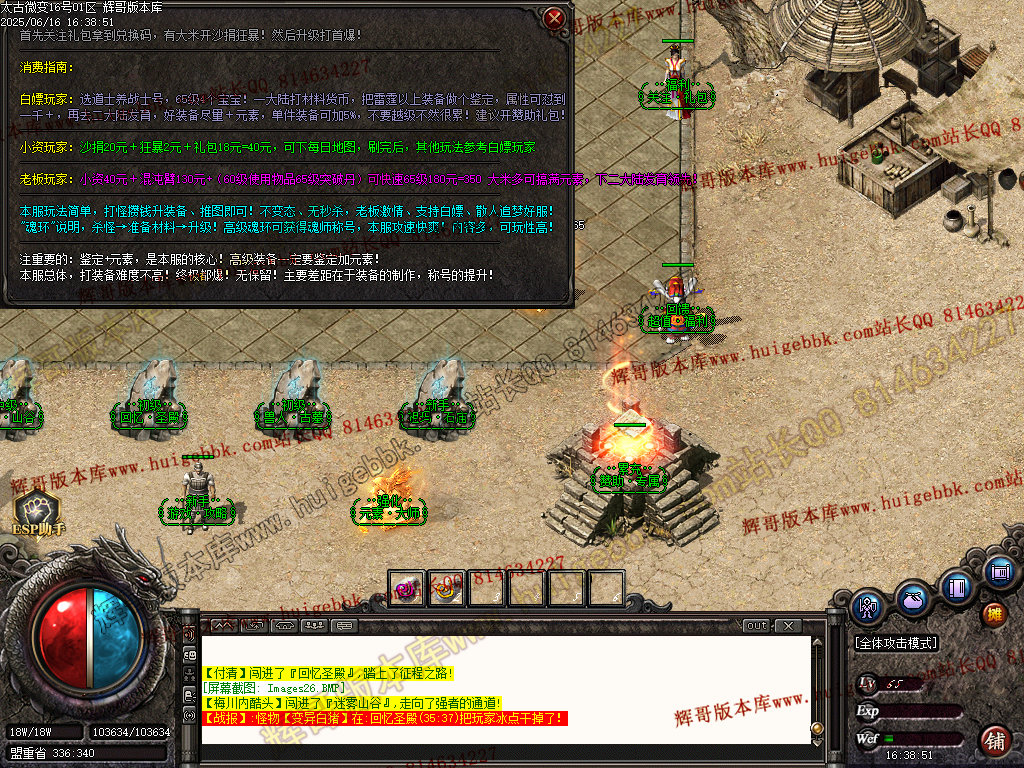Click the chat scrollbar down arrow

click(817, 729)
